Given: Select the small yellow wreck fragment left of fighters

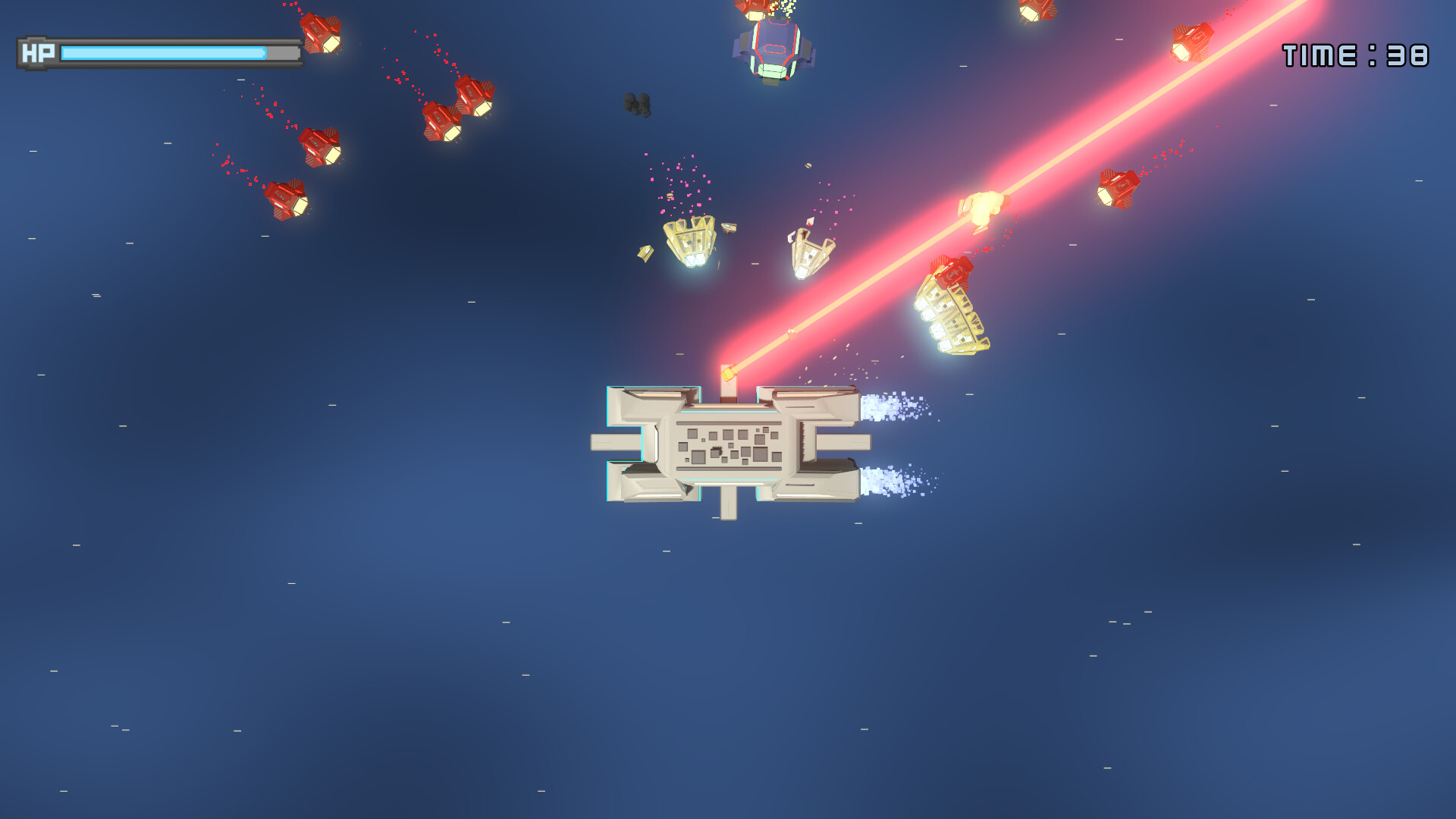Looking at the screenshot, I should pyautogui.click(x=645, y=254).
